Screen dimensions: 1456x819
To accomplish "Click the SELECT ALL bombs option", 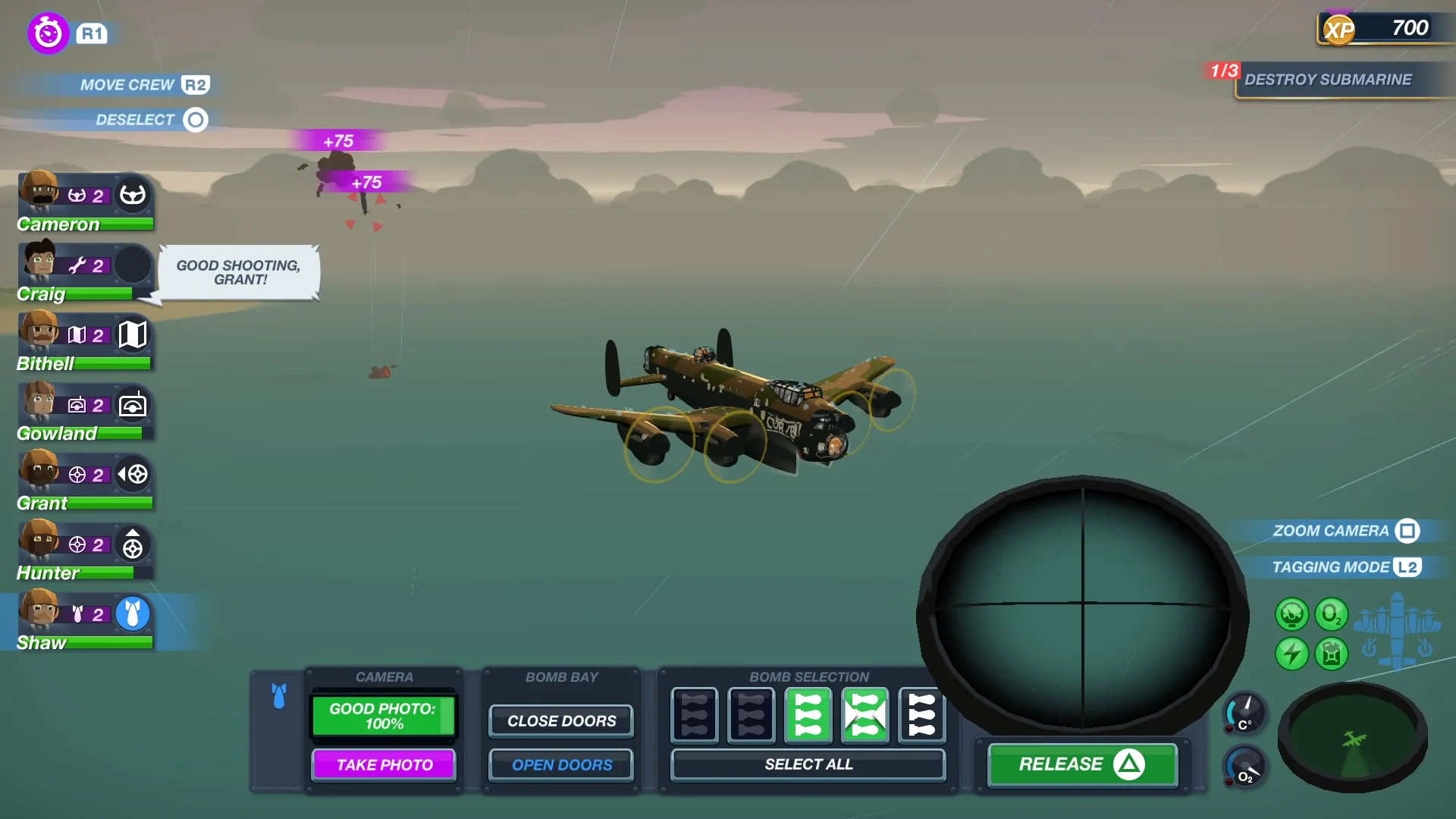I will click(x=807, y=764).
